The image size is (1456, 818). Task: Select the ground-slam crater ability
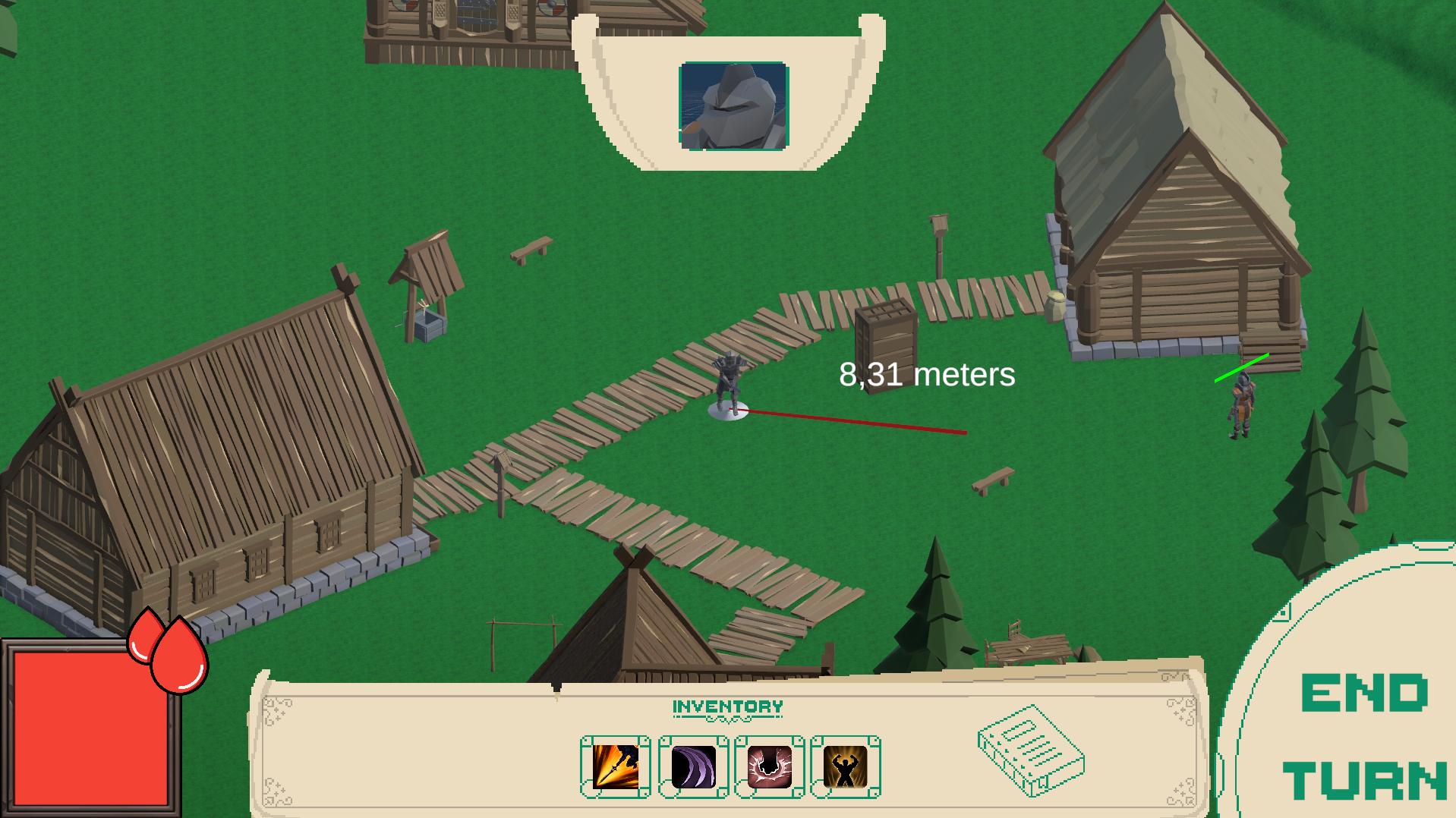coord(769,766)
